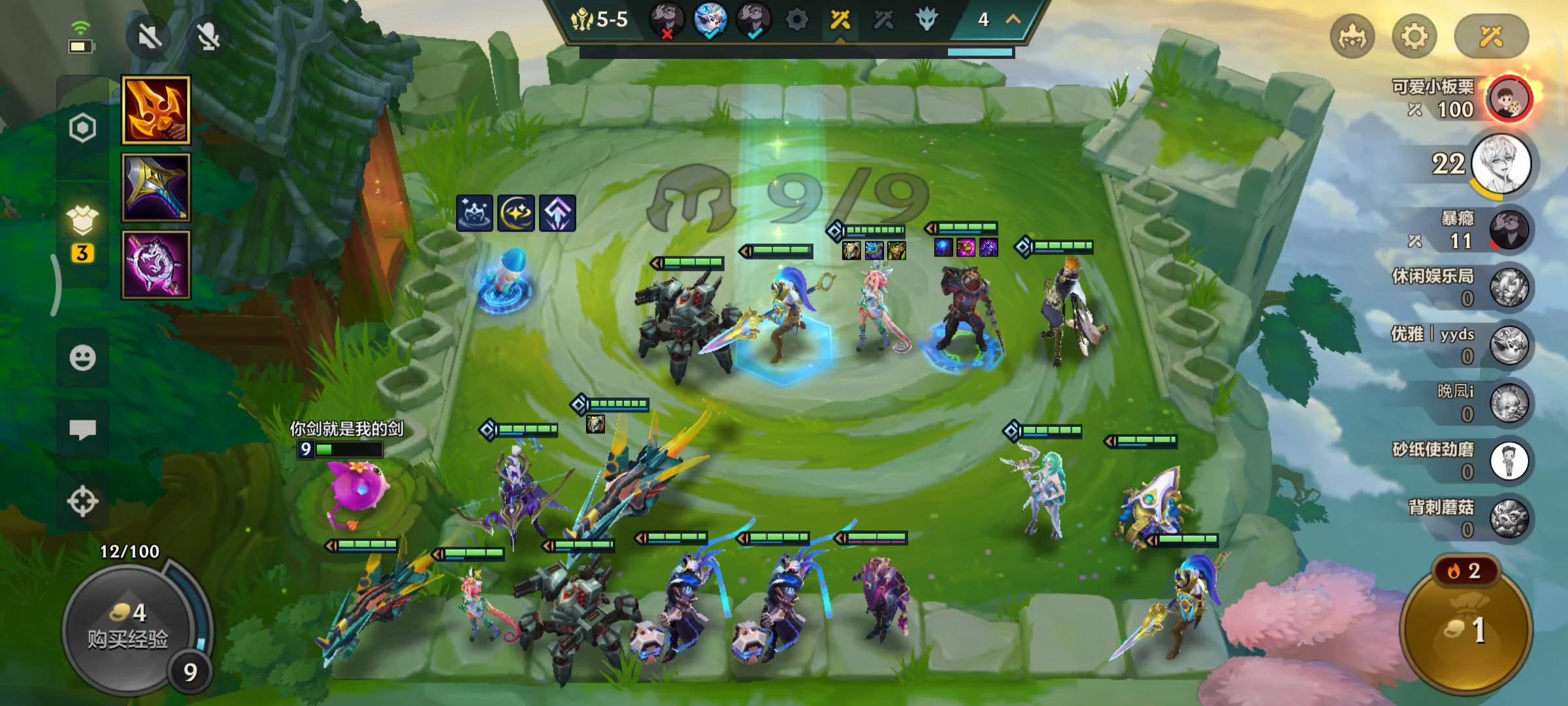Expand the stage tracker arrow

[1013, 20]
